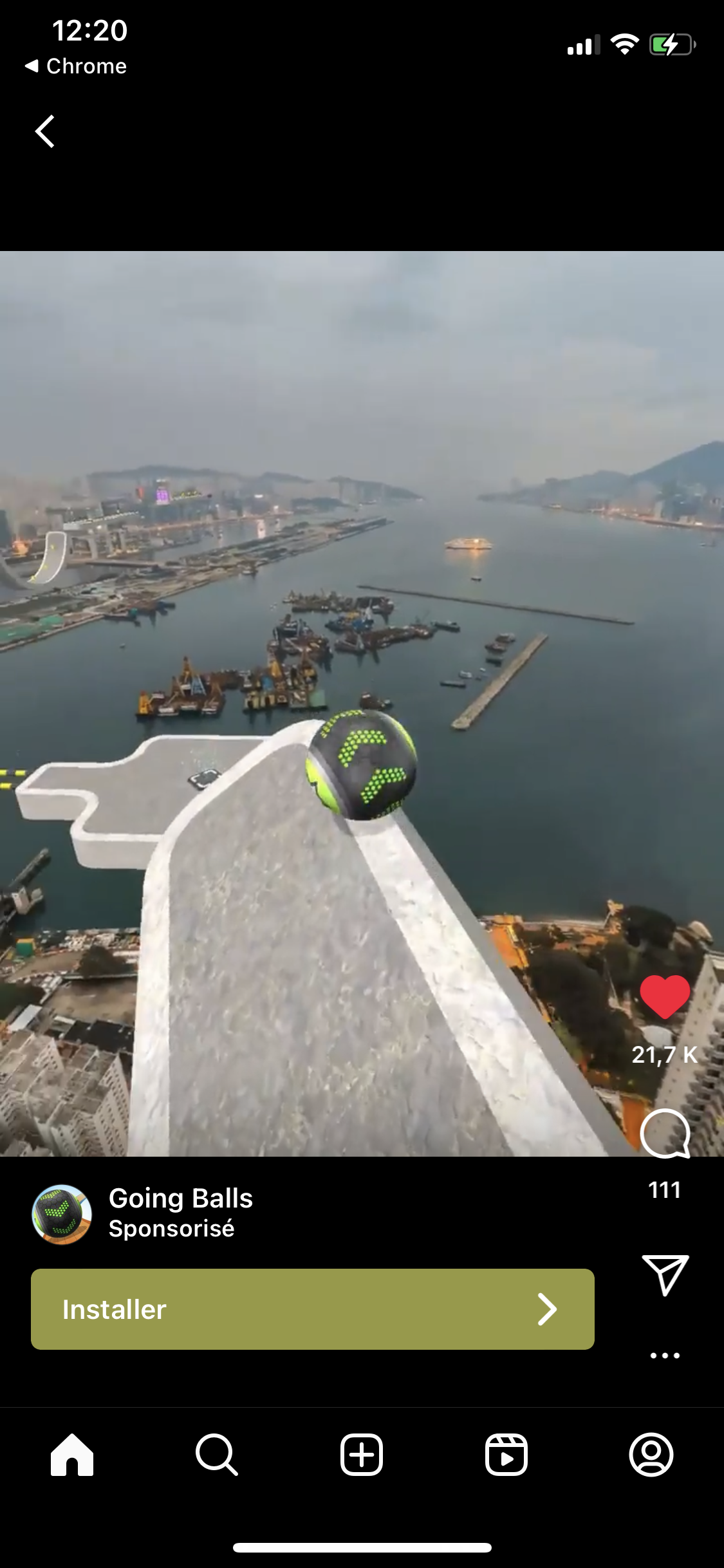Open the Search tab magnifier

pos(217,1454)
